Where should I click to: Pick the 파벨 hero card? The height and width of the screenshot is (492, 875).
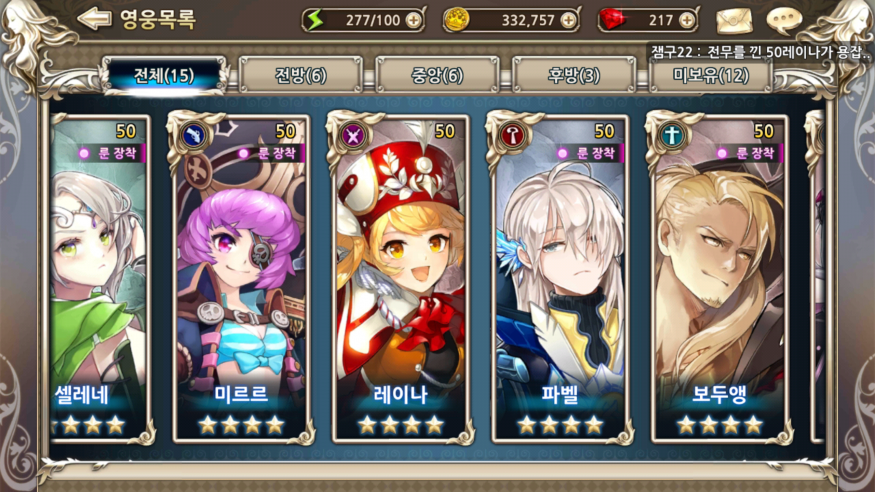coord(560,278)
